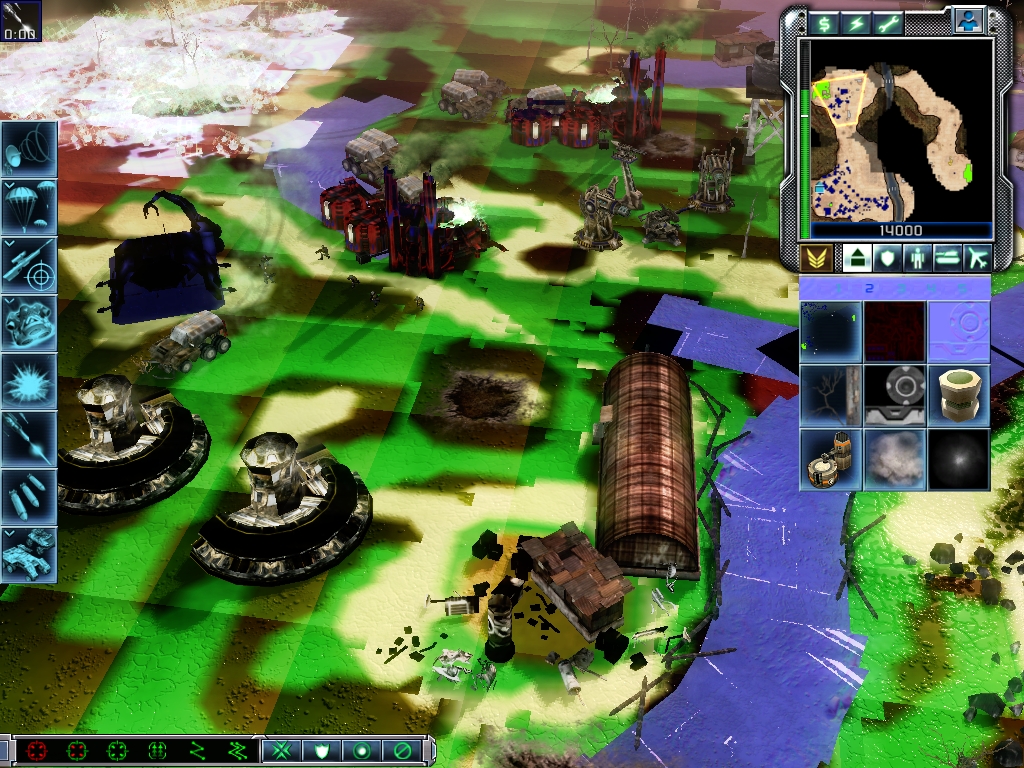Set the shield guard stance

click(321, 750)
